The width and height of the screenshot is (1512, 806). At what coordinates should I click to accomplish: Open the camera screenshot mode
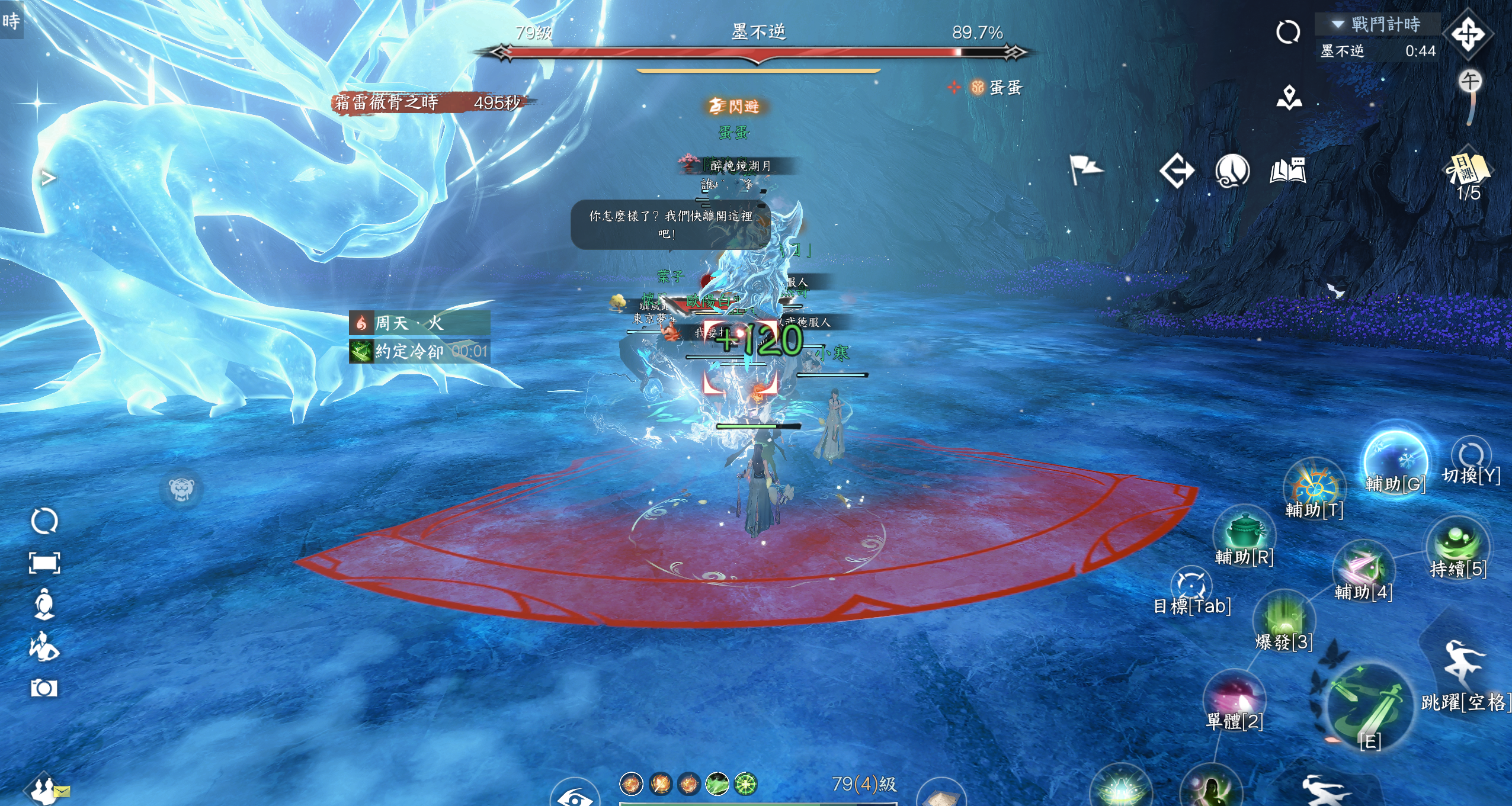click(x=44, y=688)
